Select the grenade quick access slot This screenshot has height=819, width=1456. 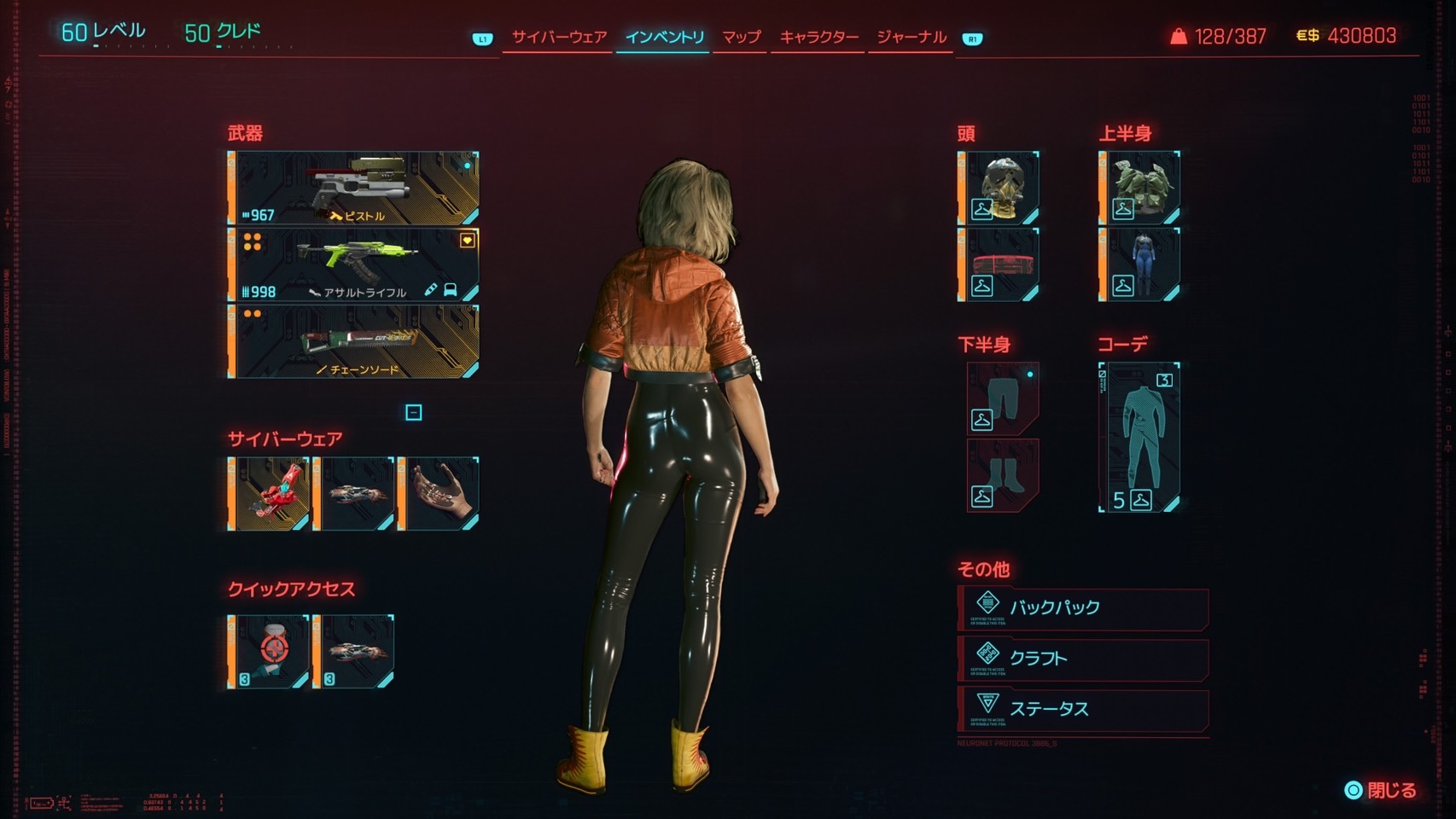(269, 651)
